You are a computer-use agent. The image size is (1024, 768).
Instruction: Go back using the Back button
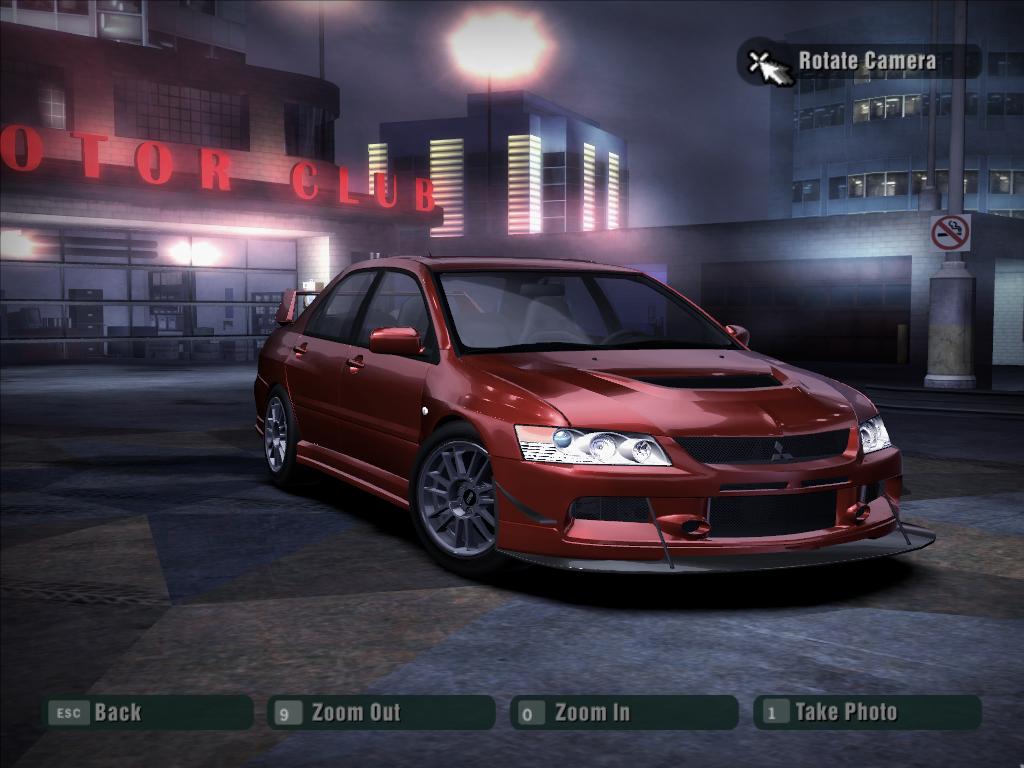(x=146, y=712)
